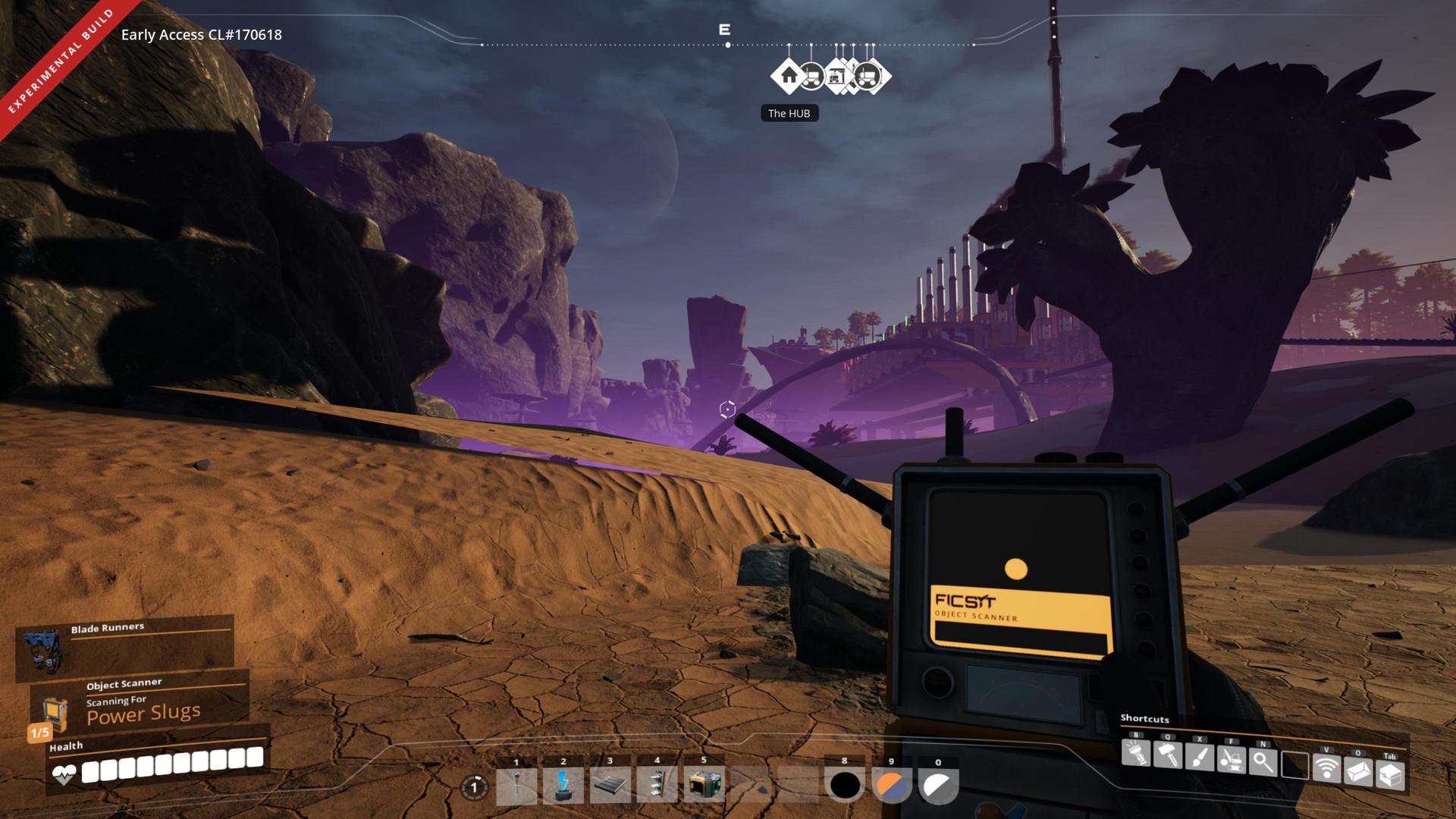
Task: Open the Codex envelope shortcut
Action: coord(1358,771)
